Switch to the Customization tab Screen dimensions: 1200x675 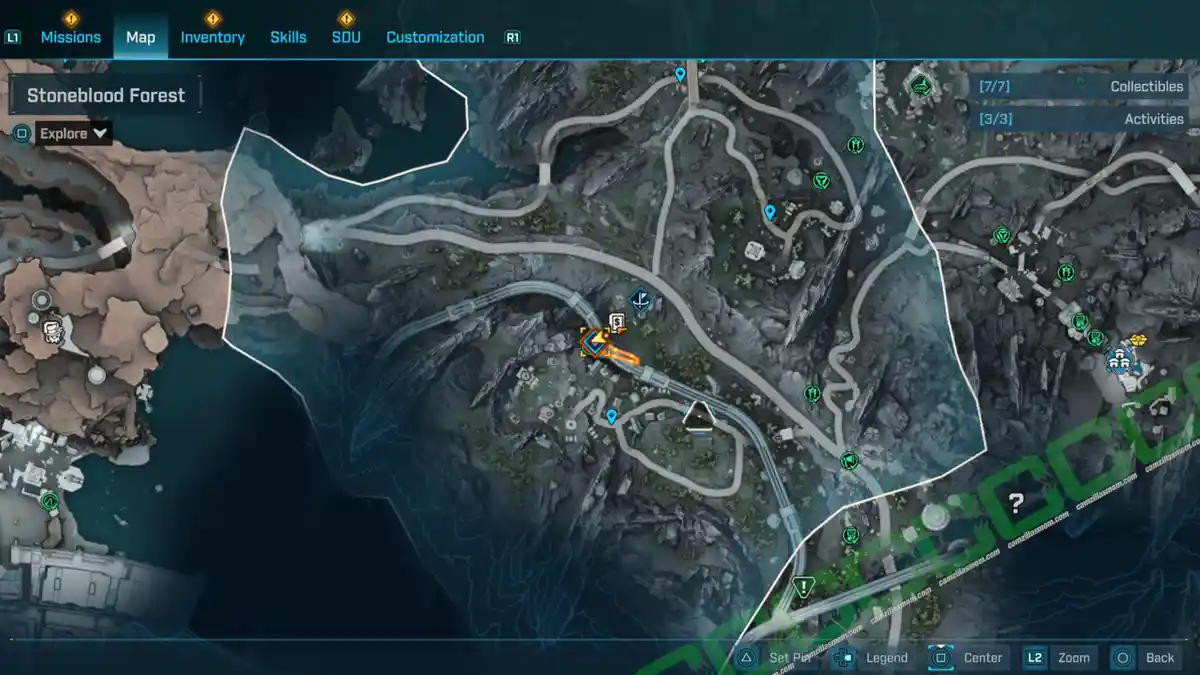click(x=435, y=37)
